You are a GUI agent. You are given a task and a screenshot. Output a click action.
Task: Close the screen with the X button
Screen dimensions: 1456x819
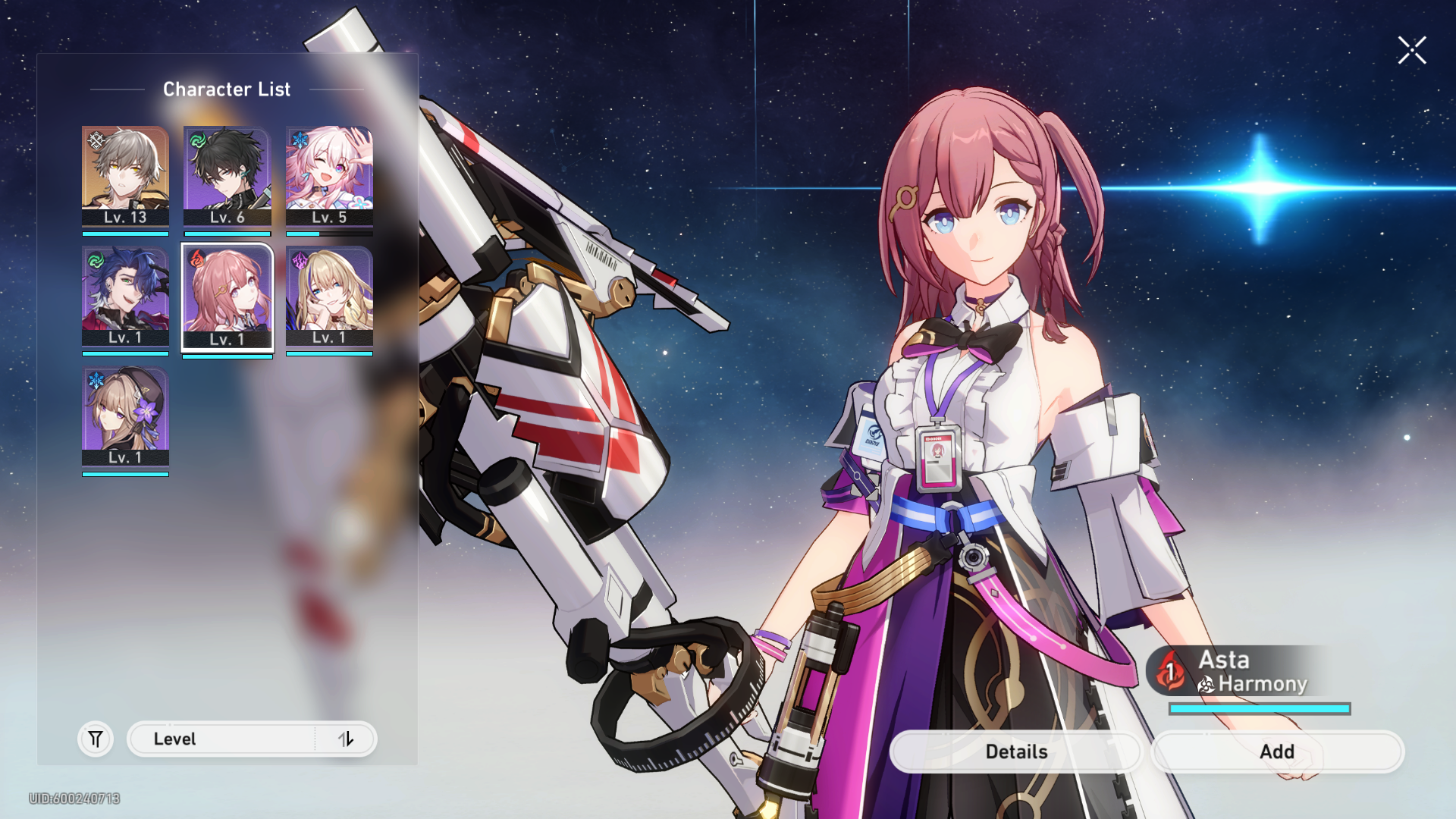coord(1412,50)
